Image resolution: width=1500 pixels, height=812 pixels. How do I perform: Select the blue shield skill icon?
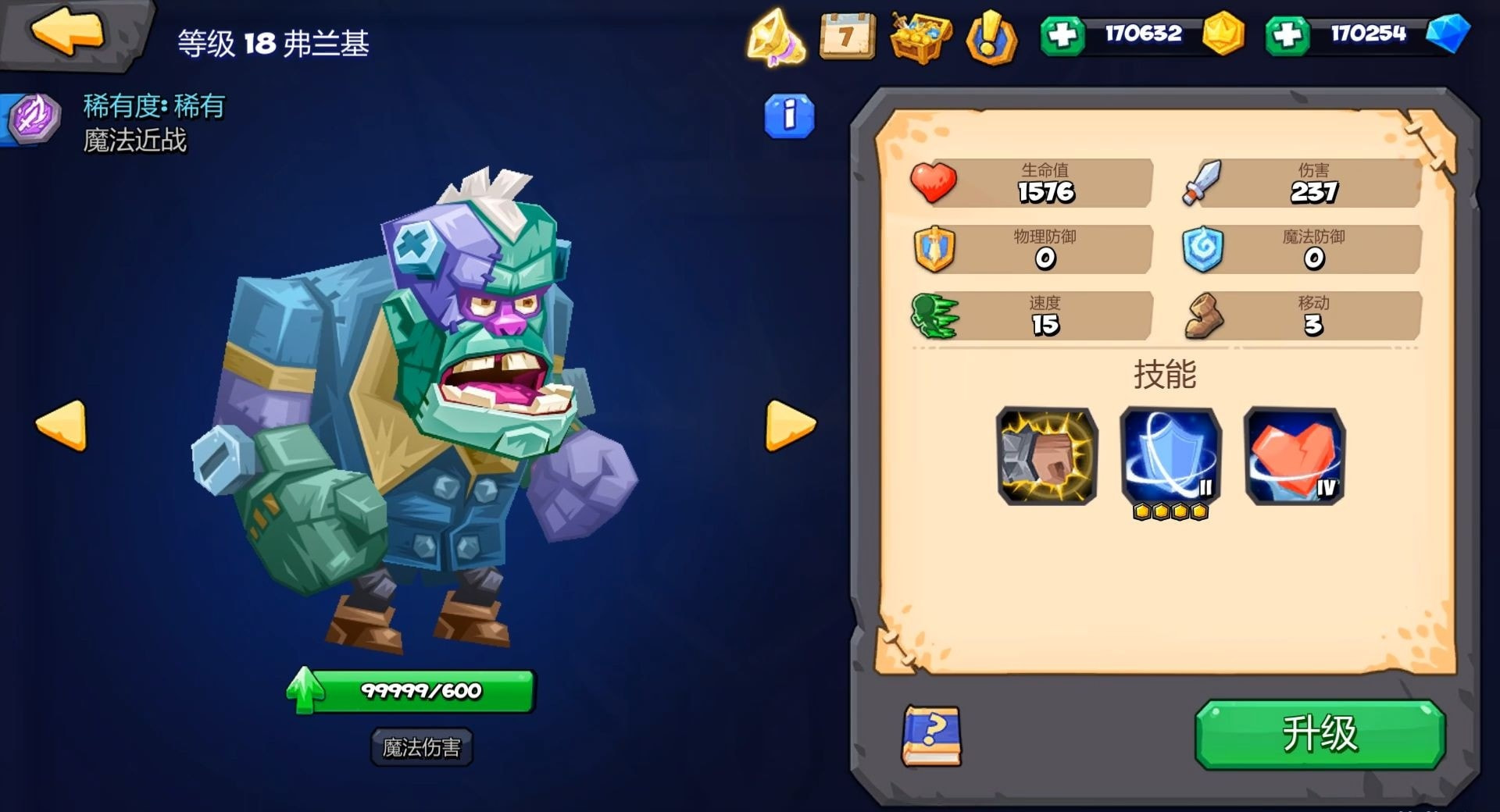click(1170, 456)
